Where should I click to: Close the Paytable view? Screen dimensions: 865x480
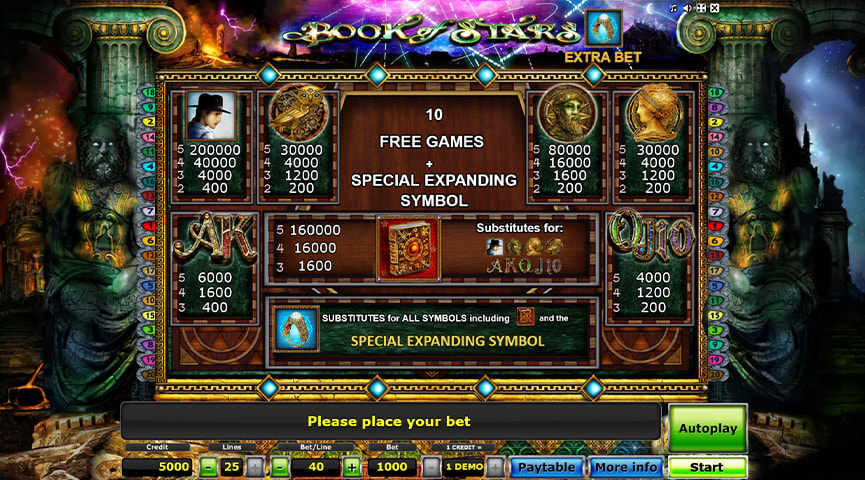tap(546, 467)
